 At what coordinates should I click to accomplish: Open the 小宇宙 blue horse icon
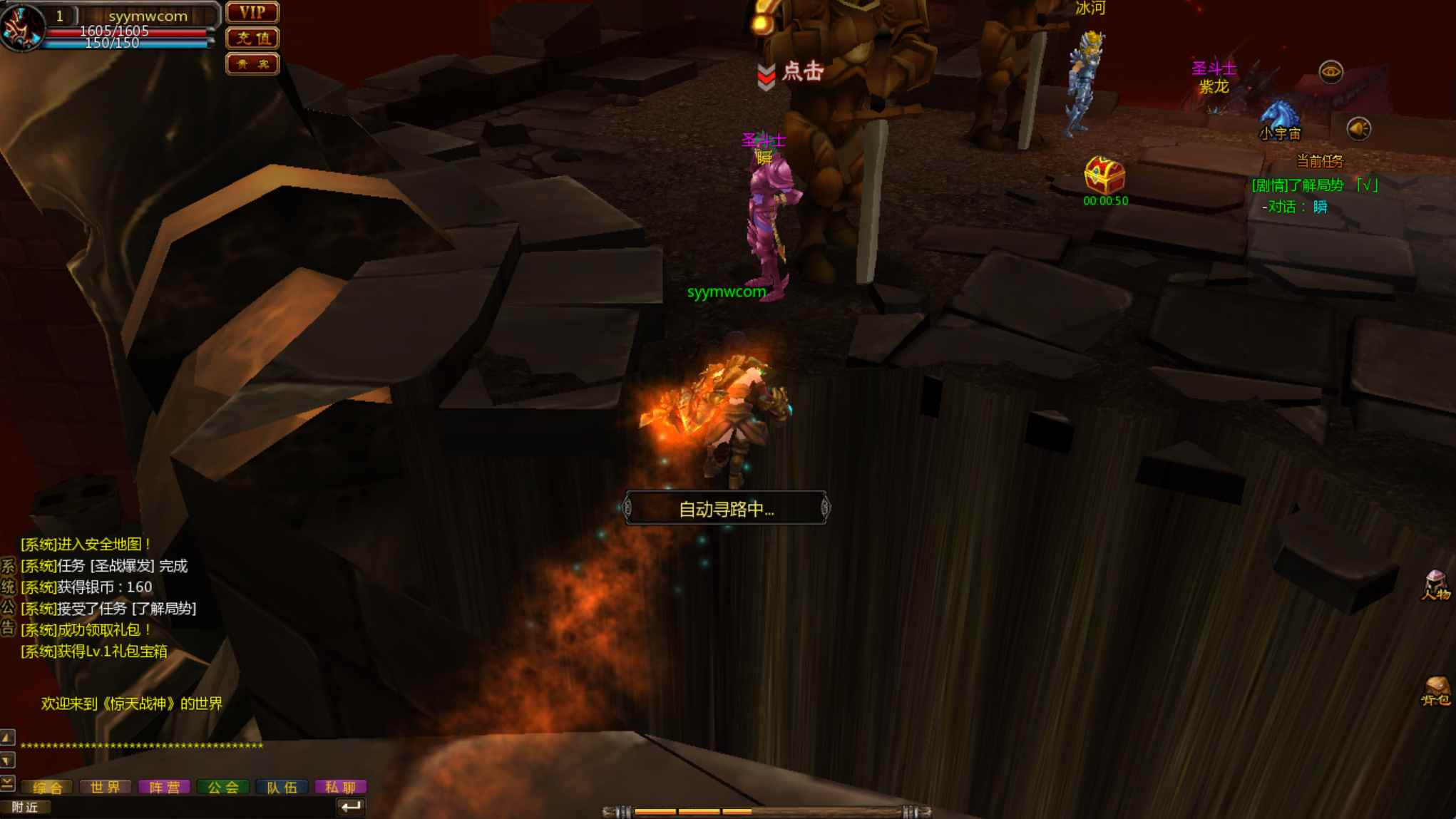click(1279, 118)
